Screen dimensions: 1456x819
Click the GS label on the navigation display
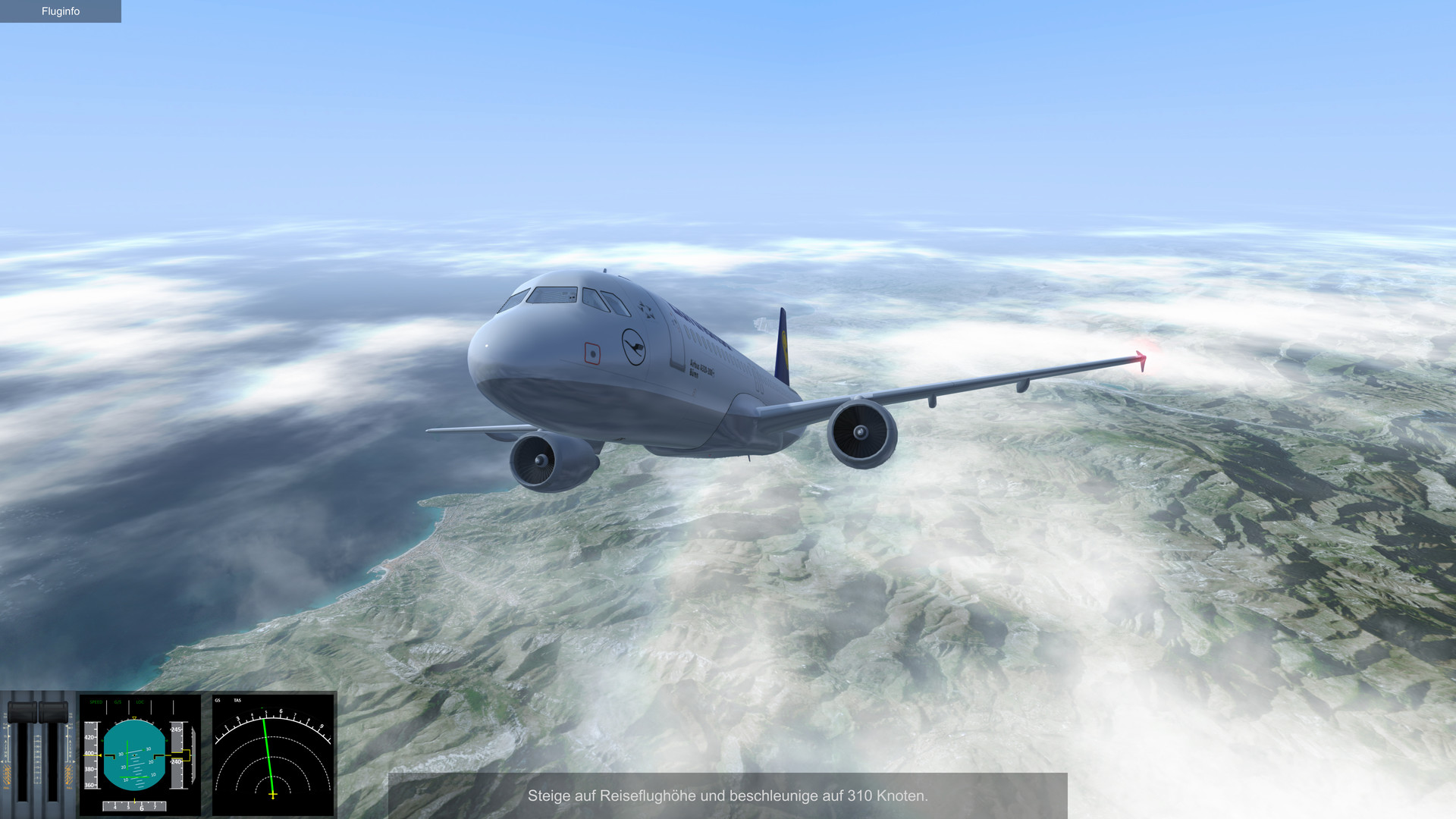click(x=217, y=701)
